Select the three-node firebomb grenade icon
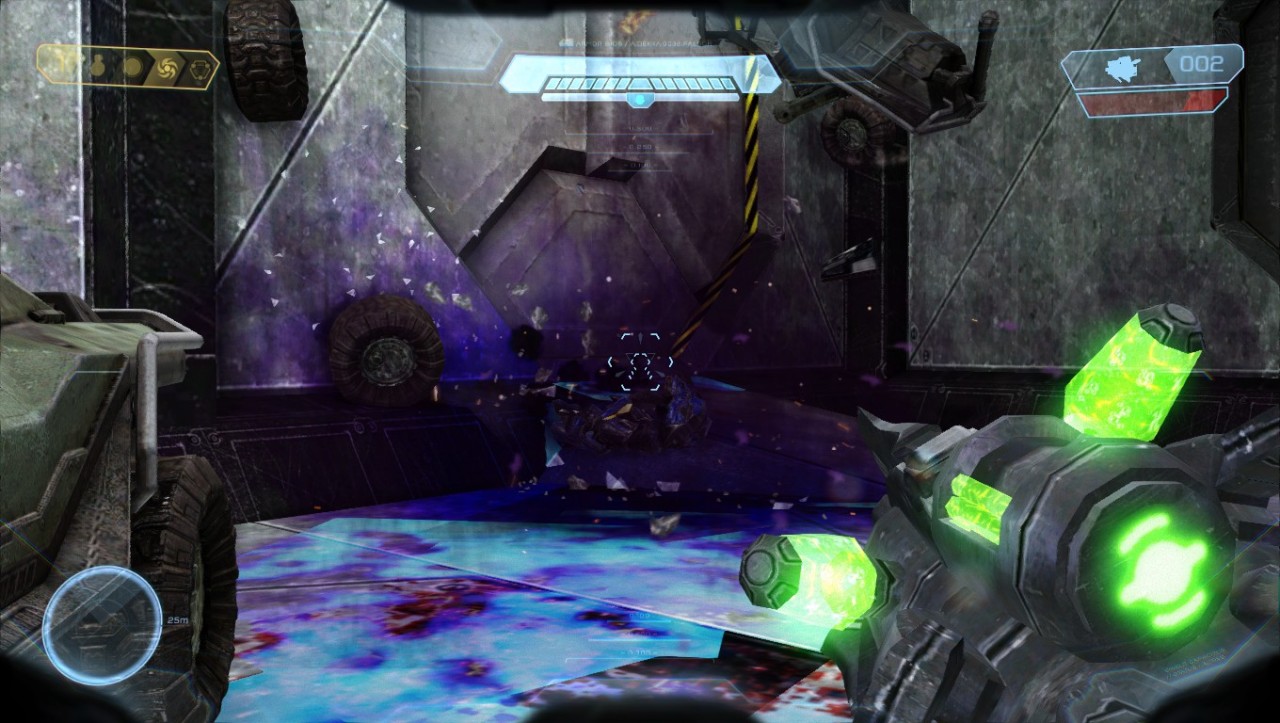This screenshot has height=723, width=1280. 199,68
